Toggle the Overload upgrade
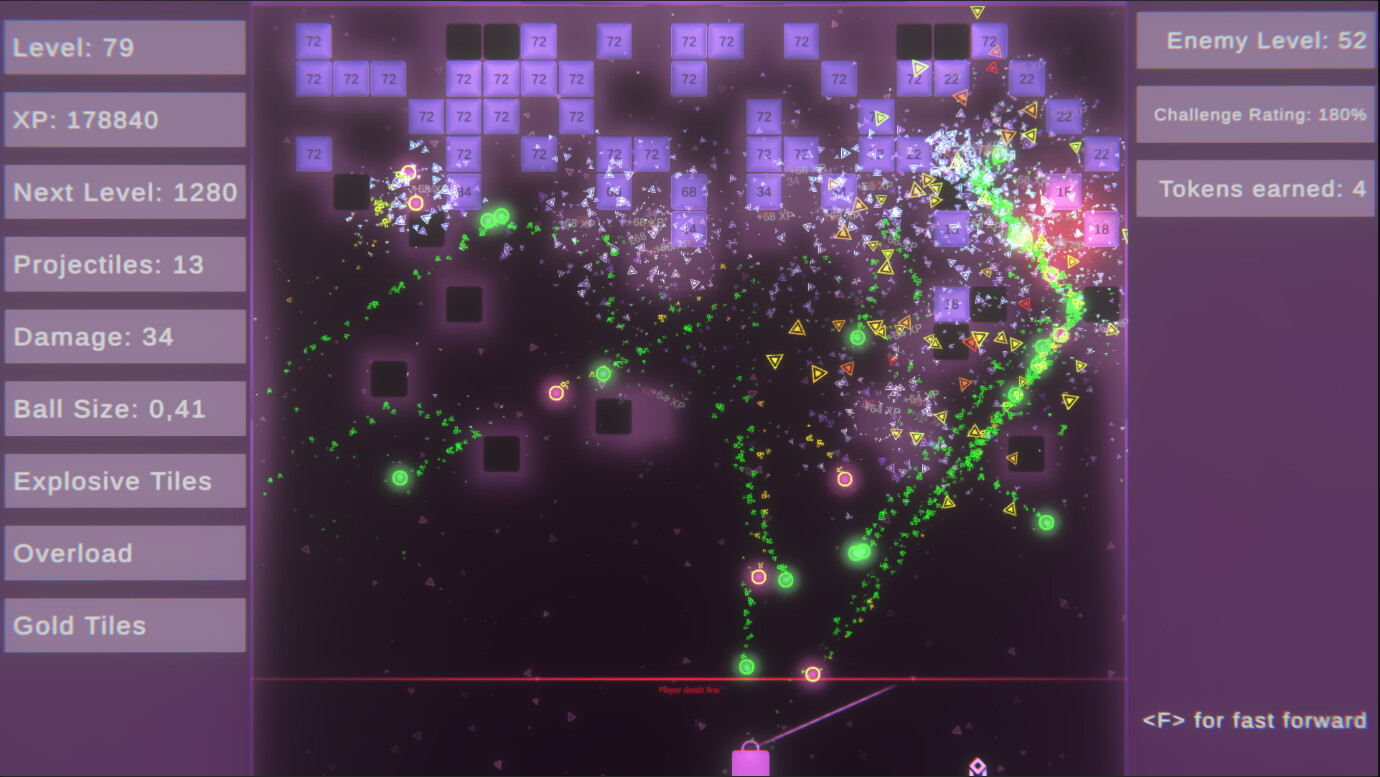The image size is (1380, 777). (124, 553)
